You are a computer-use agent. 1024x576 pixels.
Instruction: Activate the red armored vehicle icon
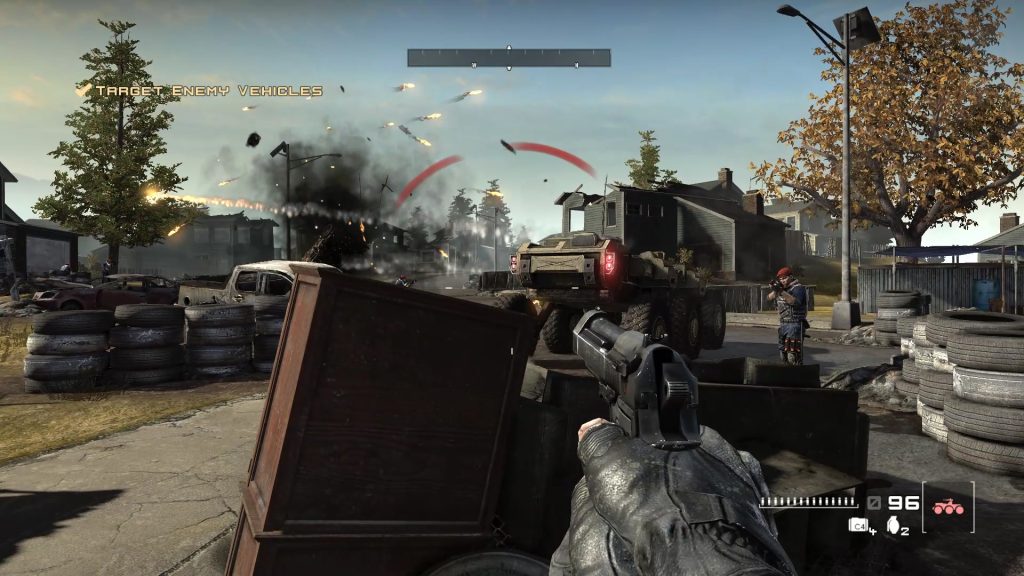click(x=947, y=507)
